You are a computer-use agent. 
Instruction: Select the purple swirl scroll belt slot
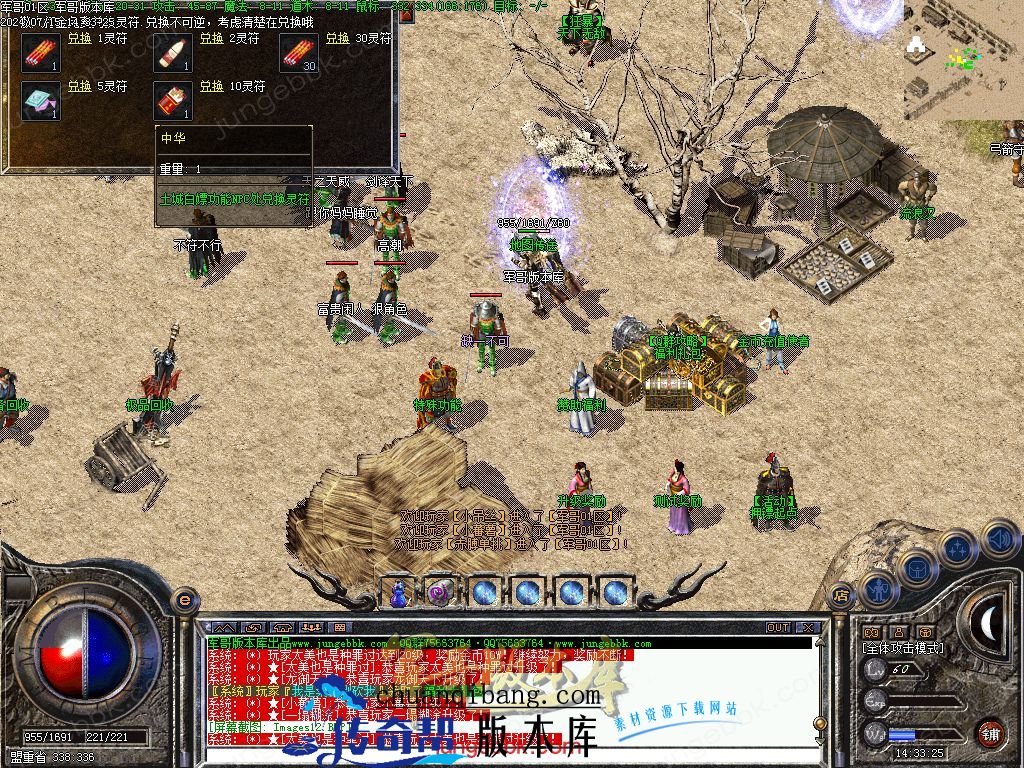[441, 592]
